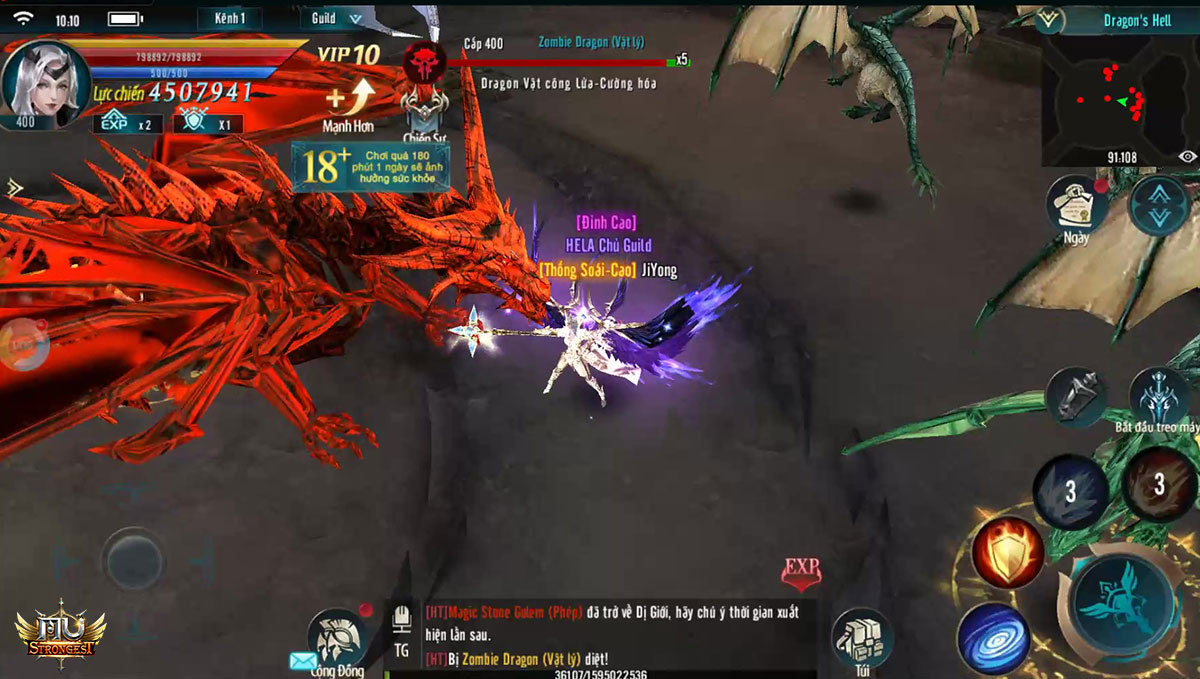Switch channel via Kênh 1 button
The width and height of the screenshot is (1200, 679).
coord(230,18)
